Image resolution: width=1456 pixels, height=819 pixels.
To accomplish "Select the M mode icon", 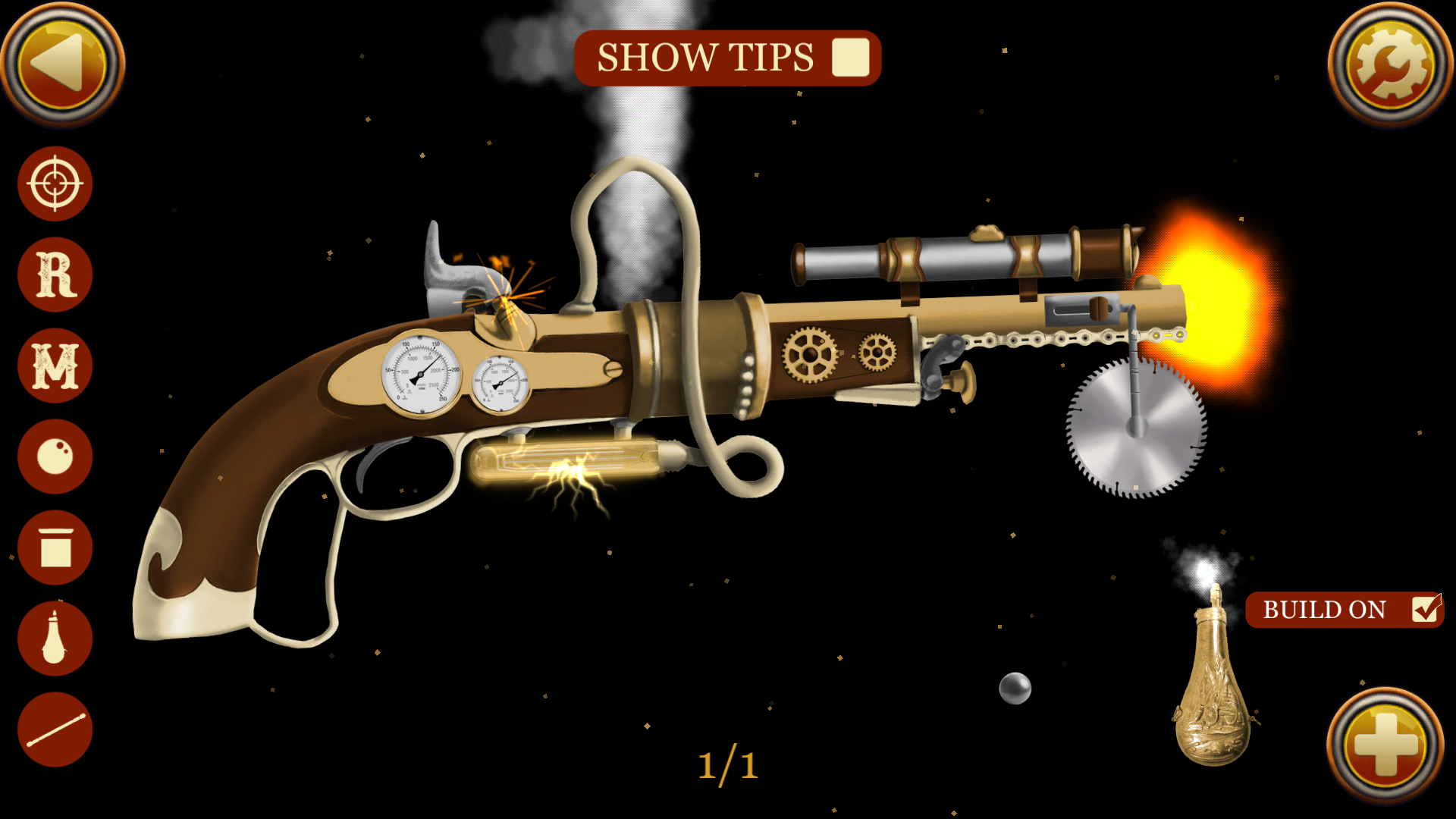I will 53,365.
